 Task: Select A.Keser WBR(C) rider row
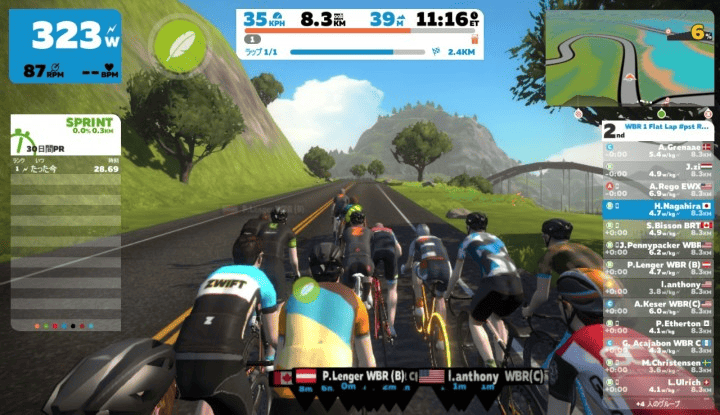point(660,306)
